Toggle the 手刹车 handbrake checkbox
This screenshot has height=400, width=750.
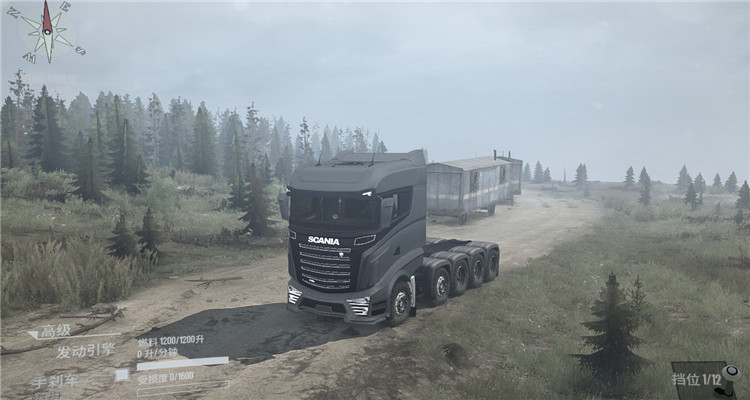pos(121,375)
